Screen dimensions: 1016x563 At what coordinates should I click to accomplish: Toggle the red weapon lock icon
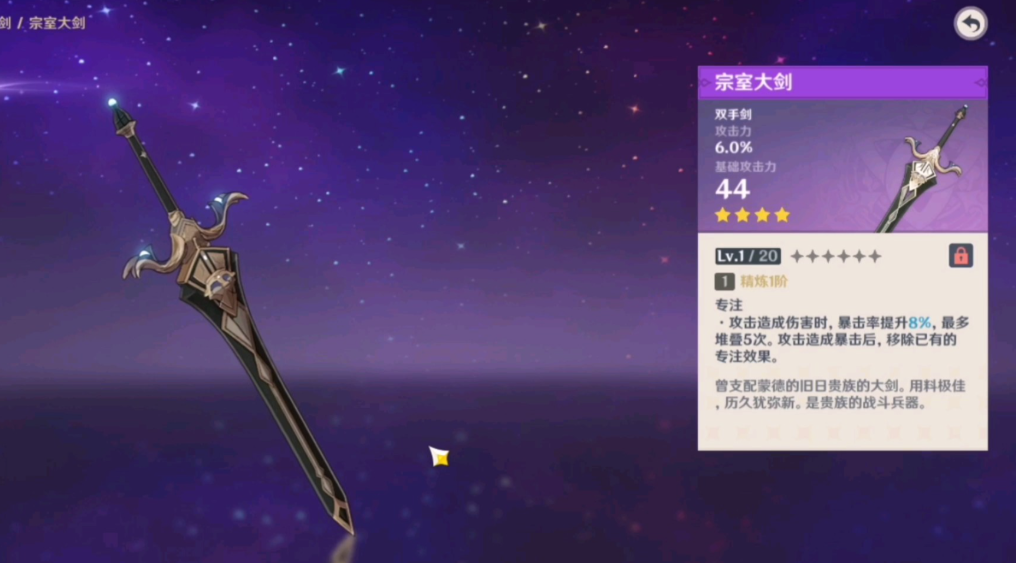point(960,256)
